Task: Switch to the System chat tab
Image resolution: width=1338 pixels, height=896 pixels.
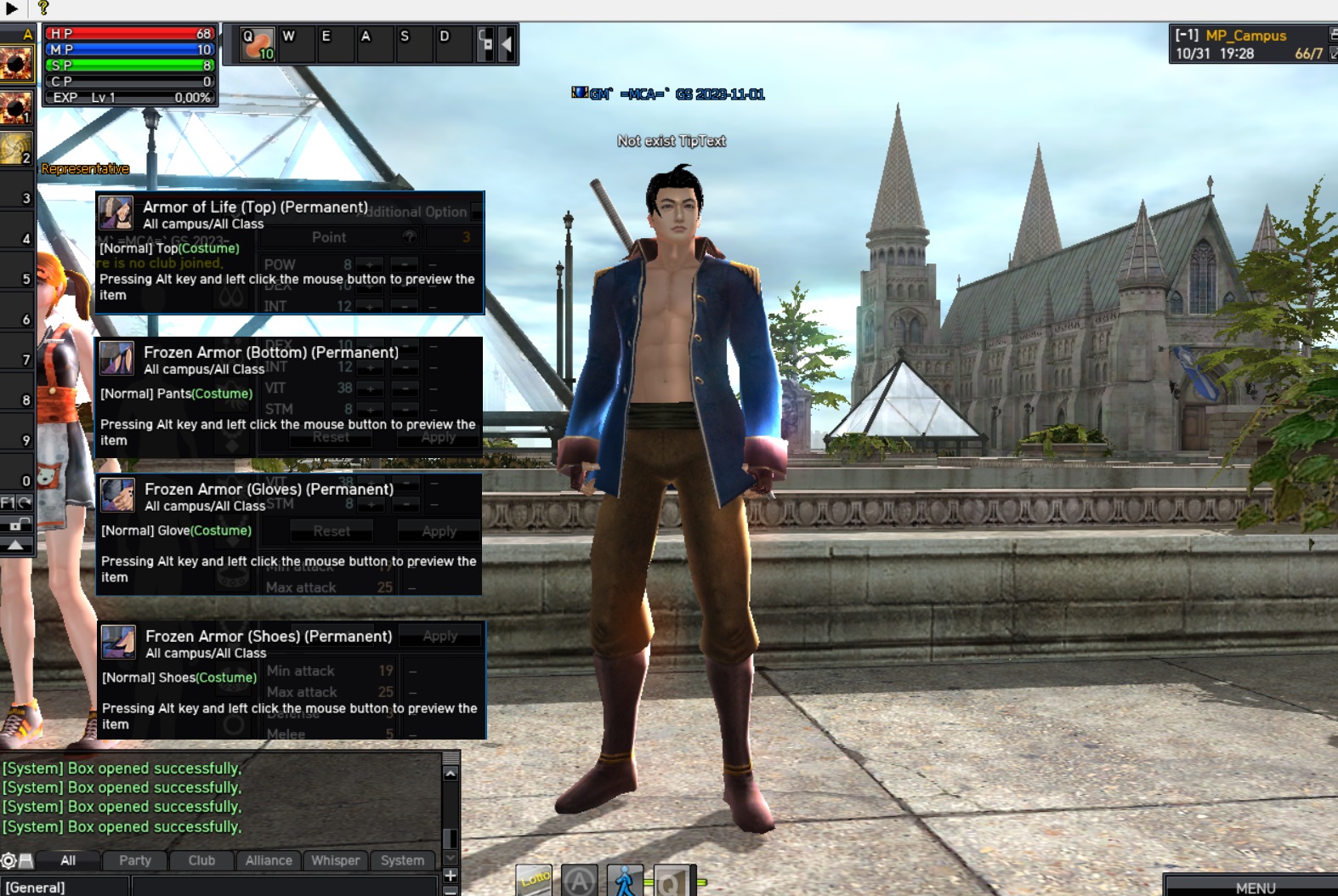Action: pyautogui.click(x=402, y=860)
